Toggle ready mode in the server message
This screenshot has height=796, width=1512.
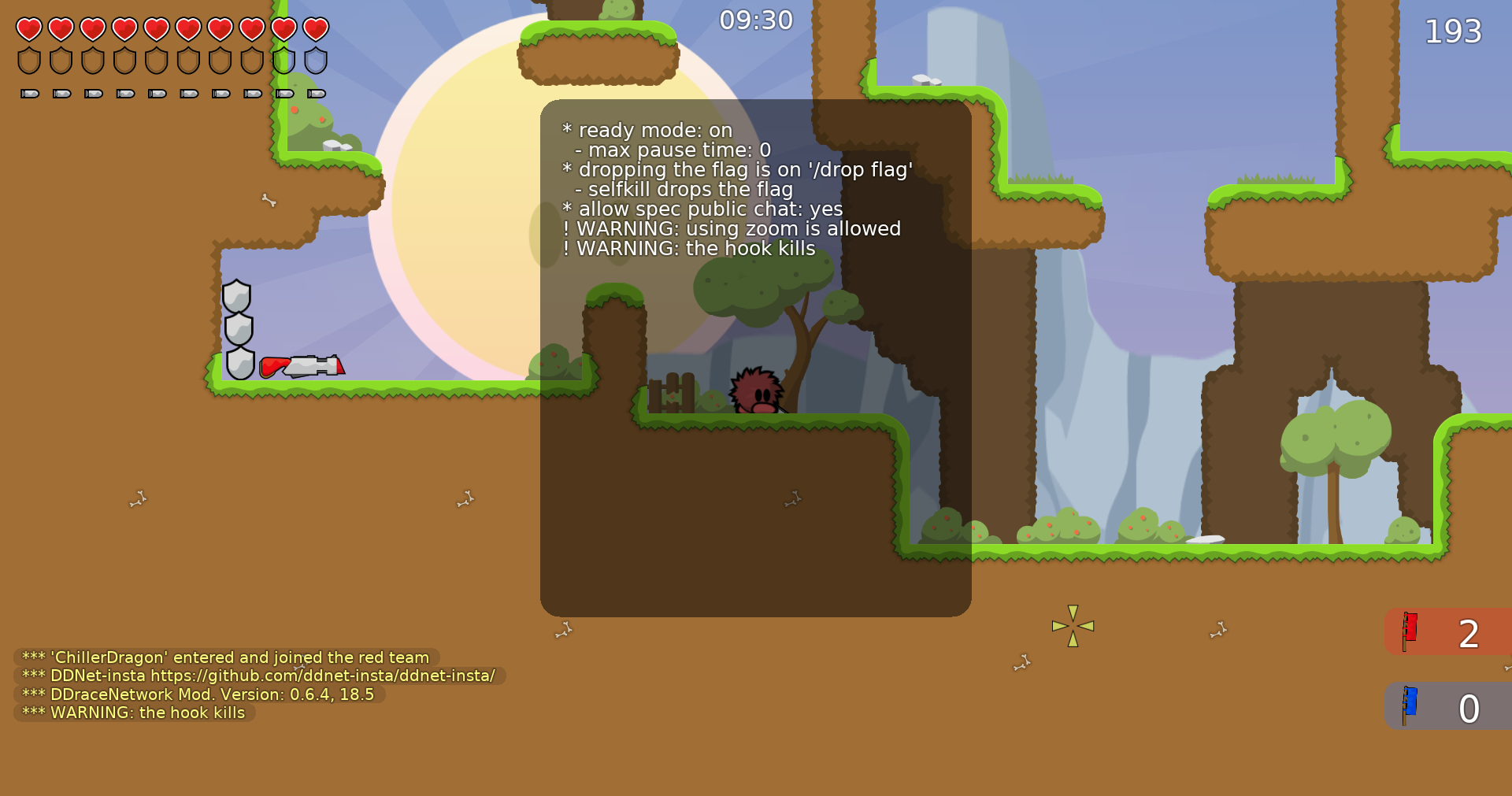click(x=647, y=130)
